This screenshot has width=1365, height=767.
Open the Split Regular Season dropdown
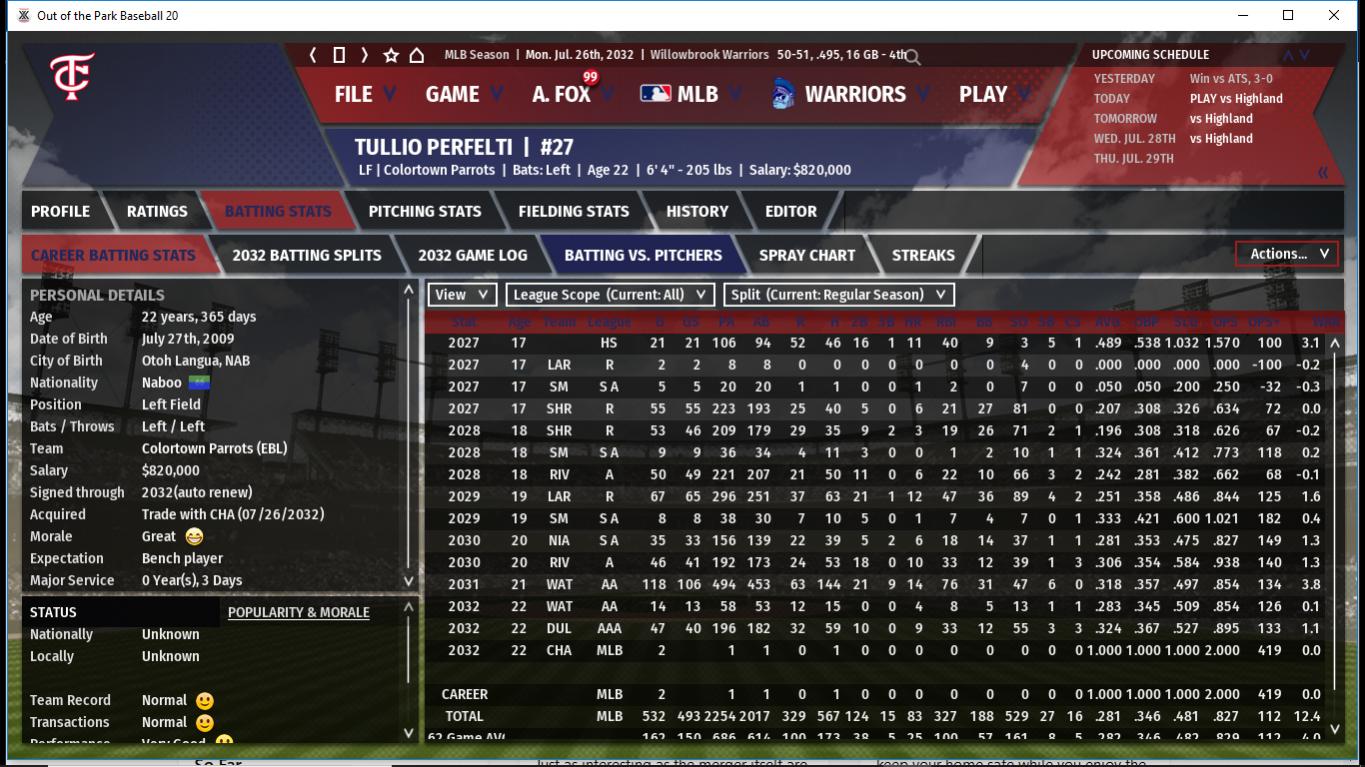coord(837,294)
